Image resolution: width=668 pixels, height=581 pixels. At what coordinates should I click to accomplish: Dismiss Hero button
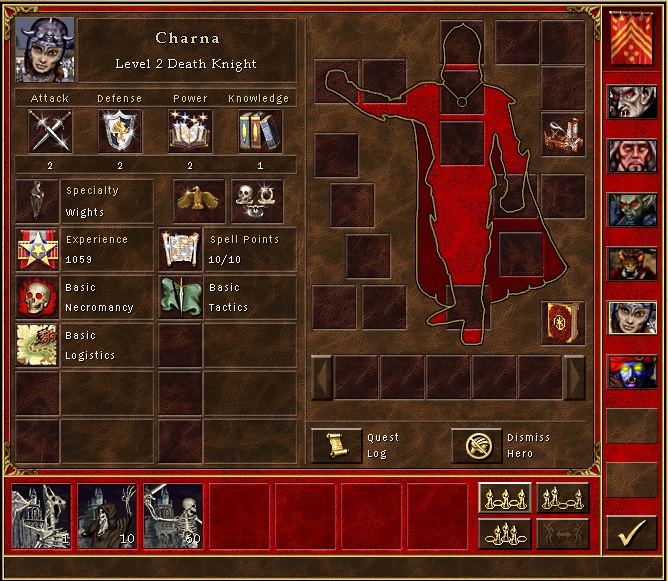476,445
